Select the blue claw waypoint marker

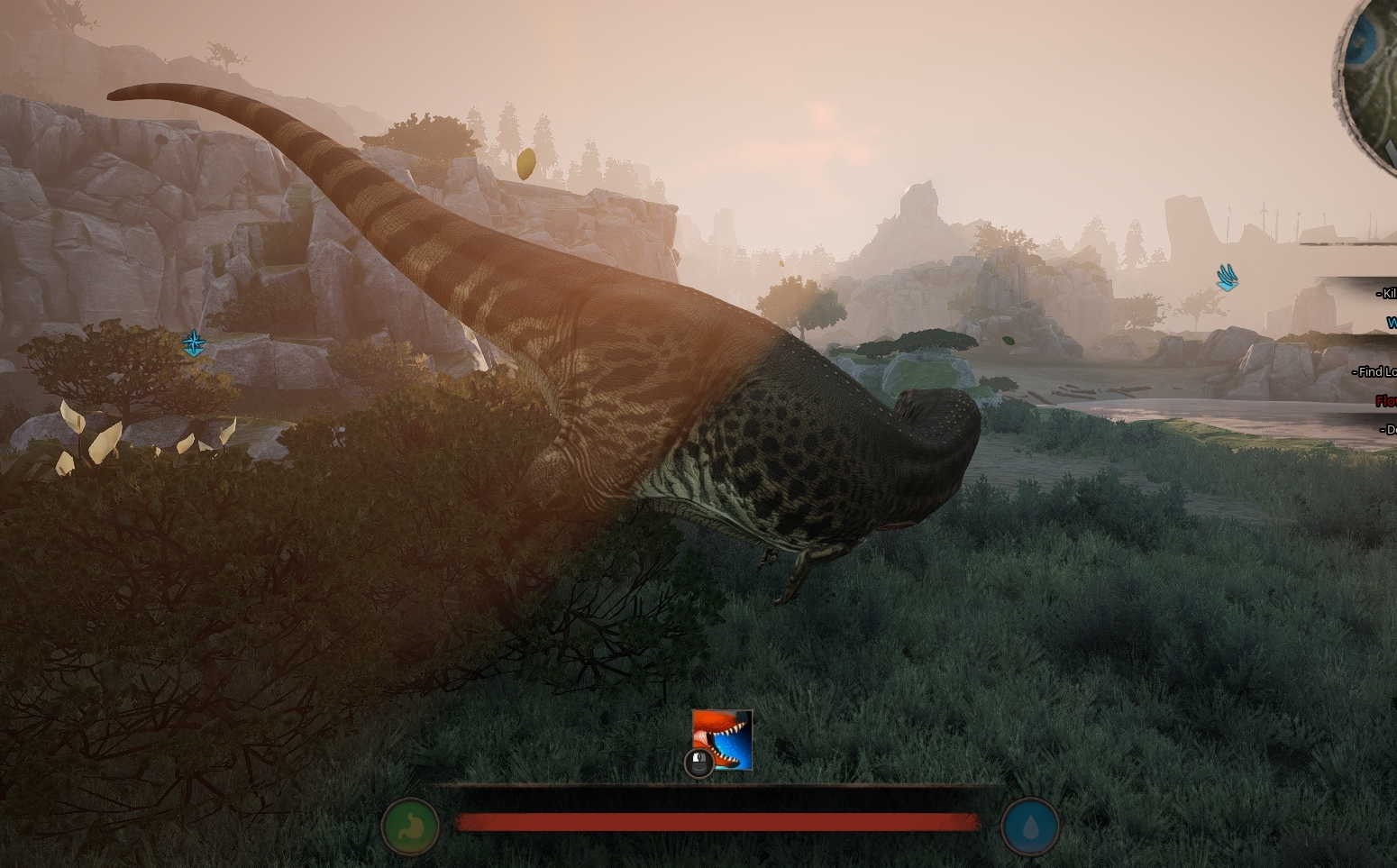(x=1226, y=277)
